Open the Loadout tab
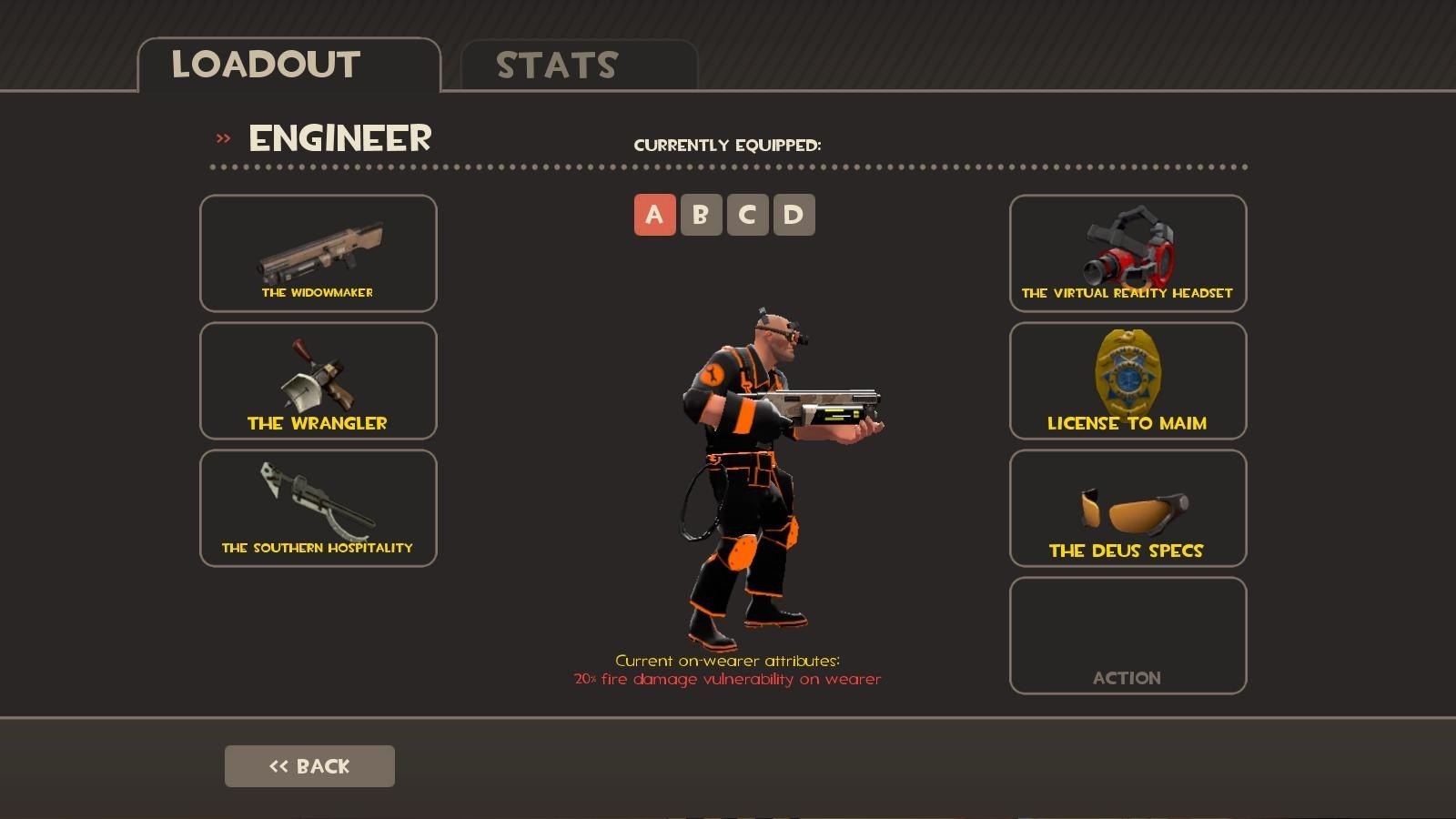Image resolution: width=1456 pixels, height=819 pixels. tap(288, 66)
